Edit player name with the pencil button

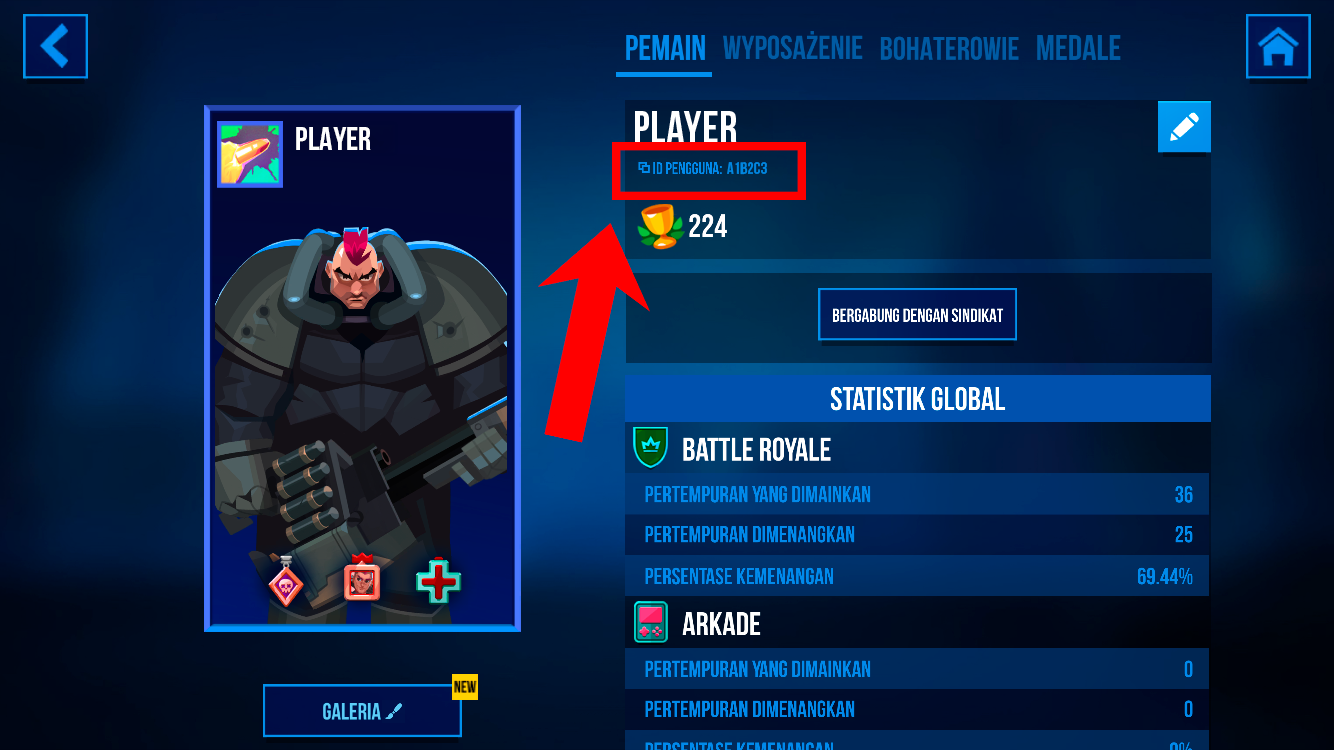(x=1184, y=127)
